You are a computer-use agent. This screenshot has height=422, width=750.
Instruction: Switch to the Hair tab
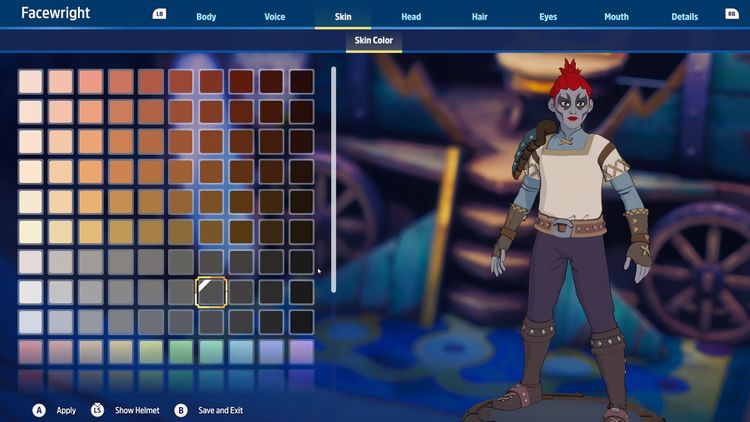(479, 17)
